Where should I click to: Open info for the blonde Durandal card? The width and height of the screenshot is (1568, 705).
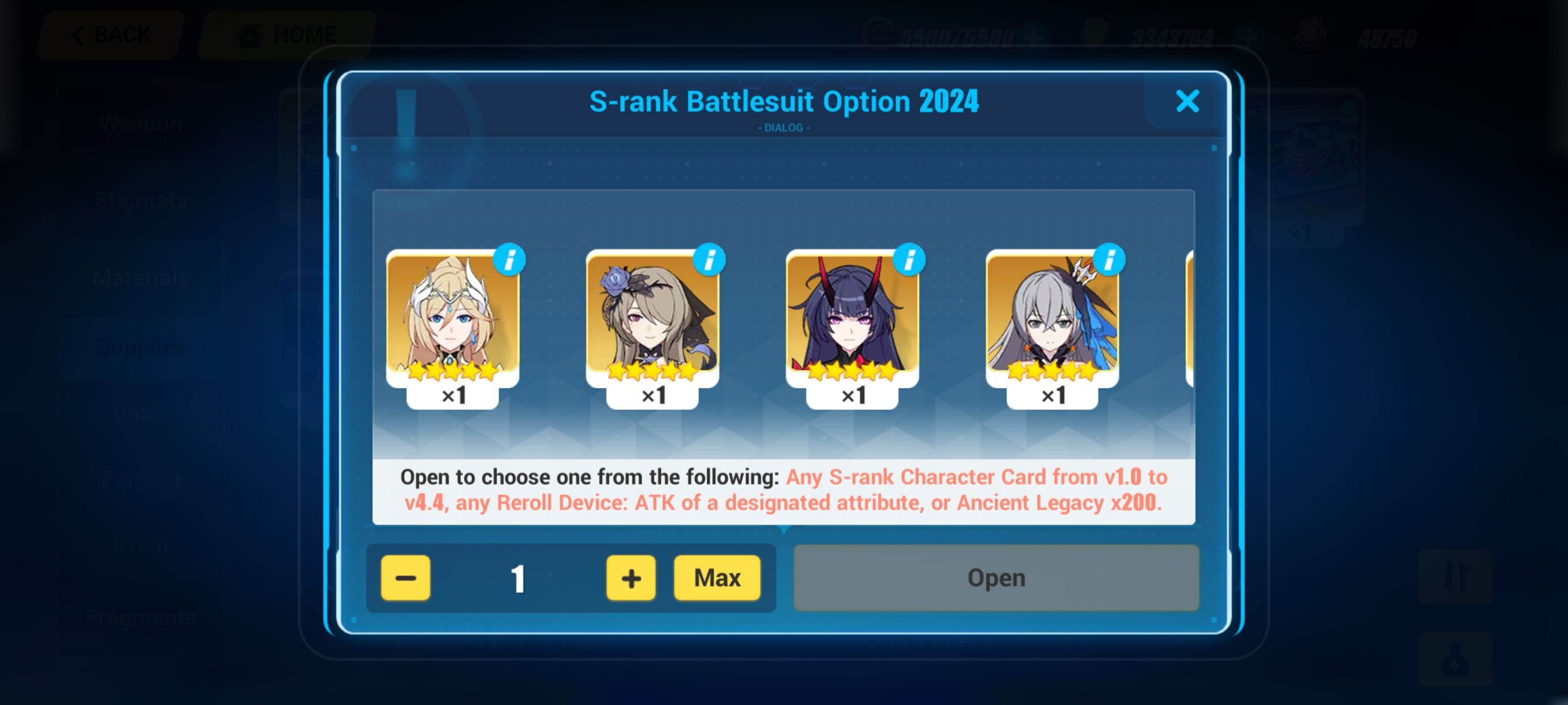click(510, 258)
